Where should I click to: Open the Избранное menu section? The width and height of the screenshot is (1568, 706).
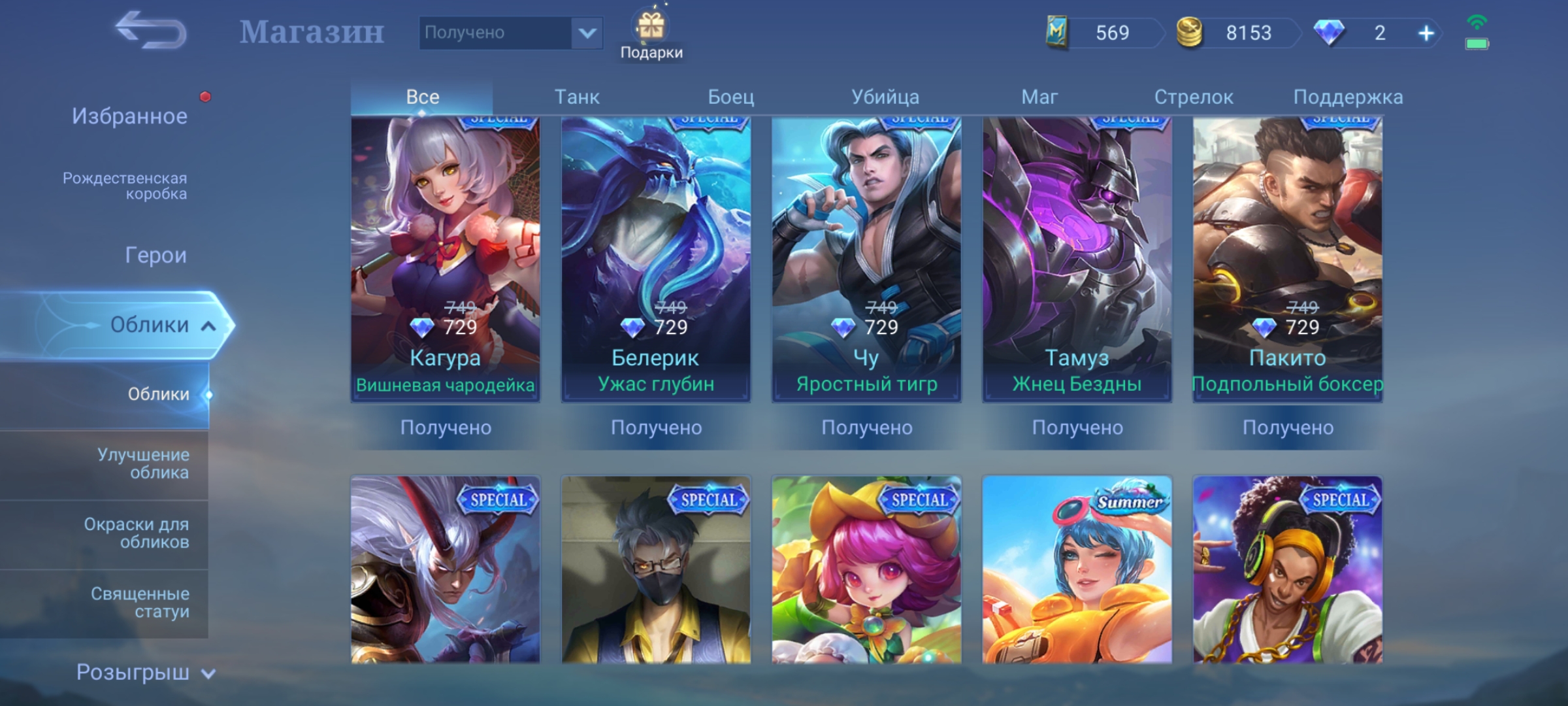point(129,116)
